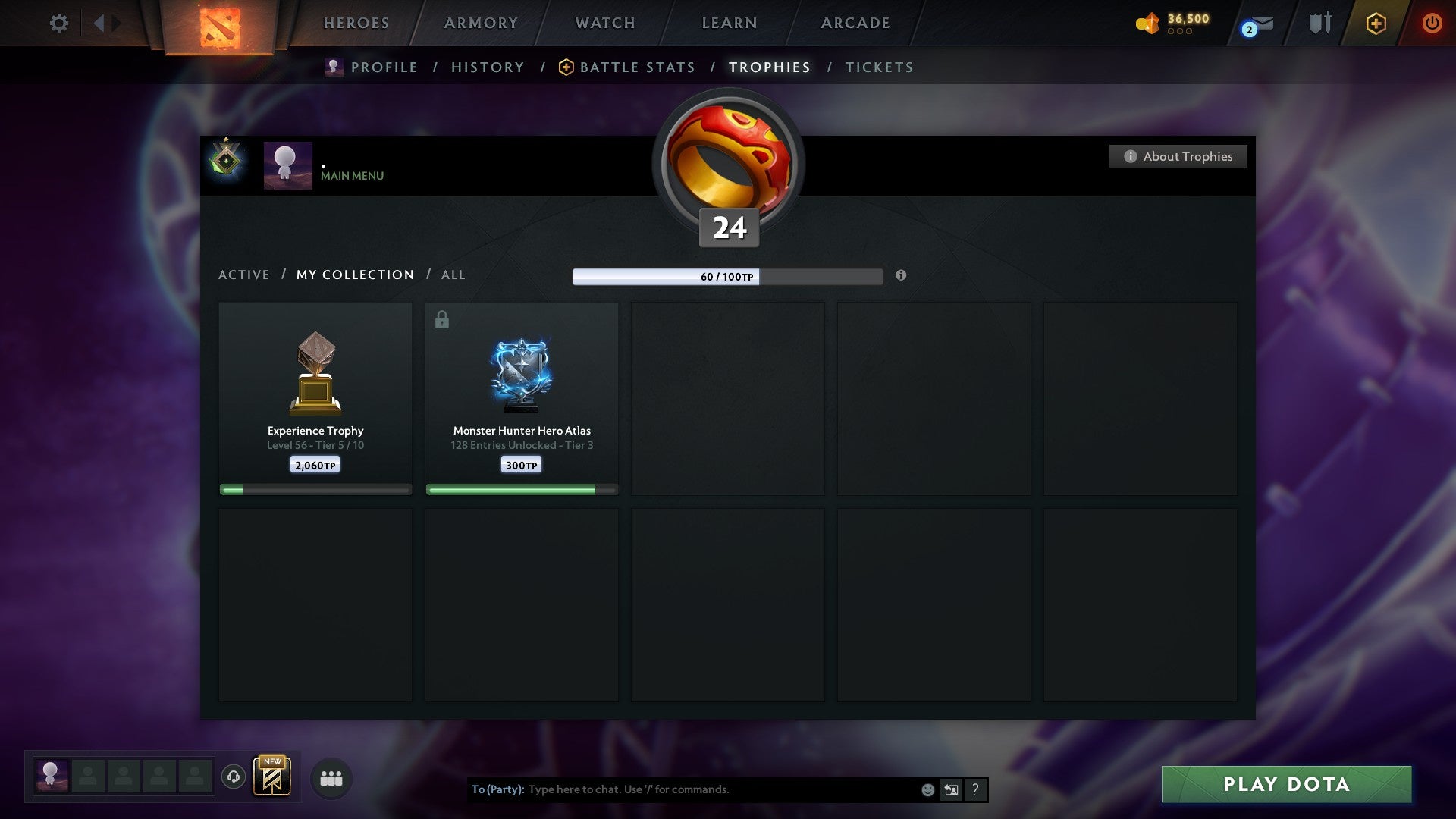Switch to the TROPHIES tab
This screenshot has width=1456, height=819.
click(769, 67)
